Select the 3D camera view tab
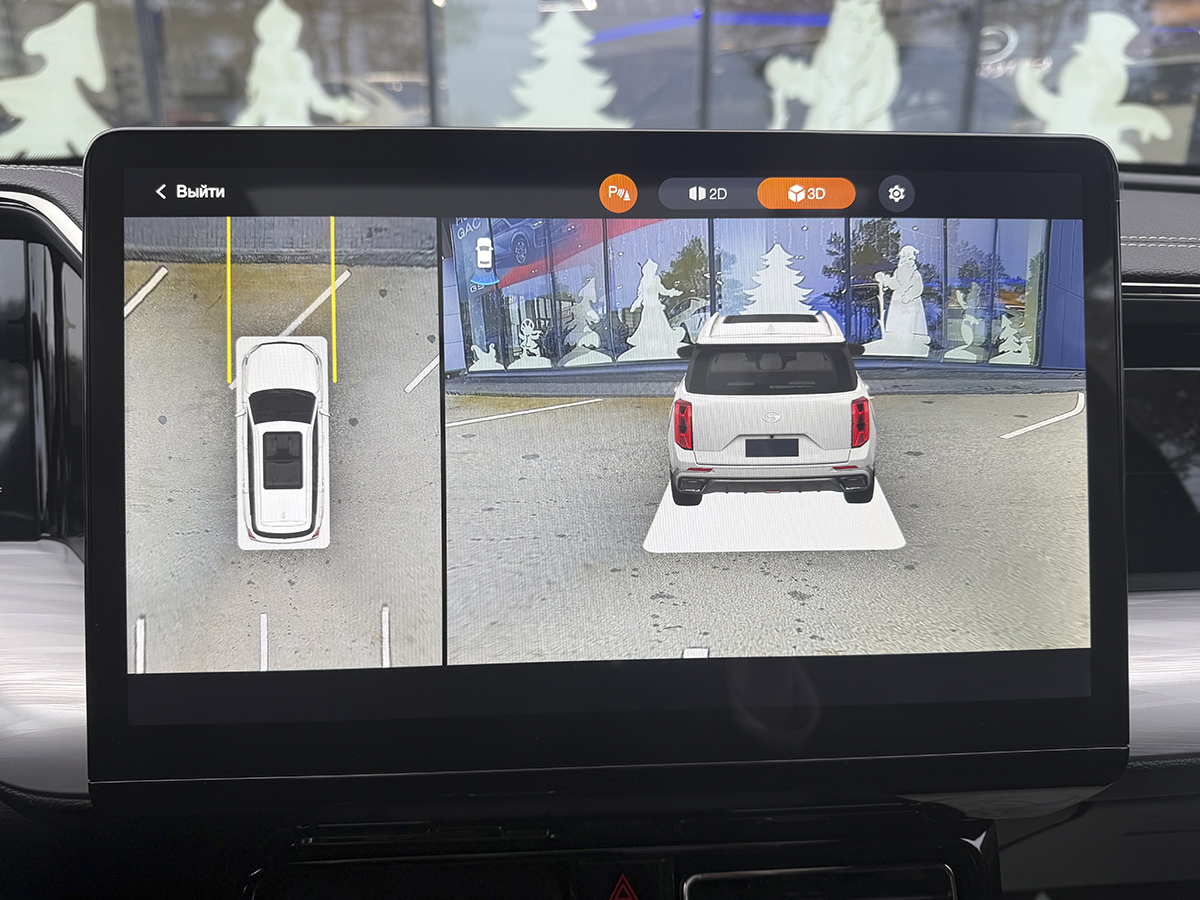 coord(806,194)
